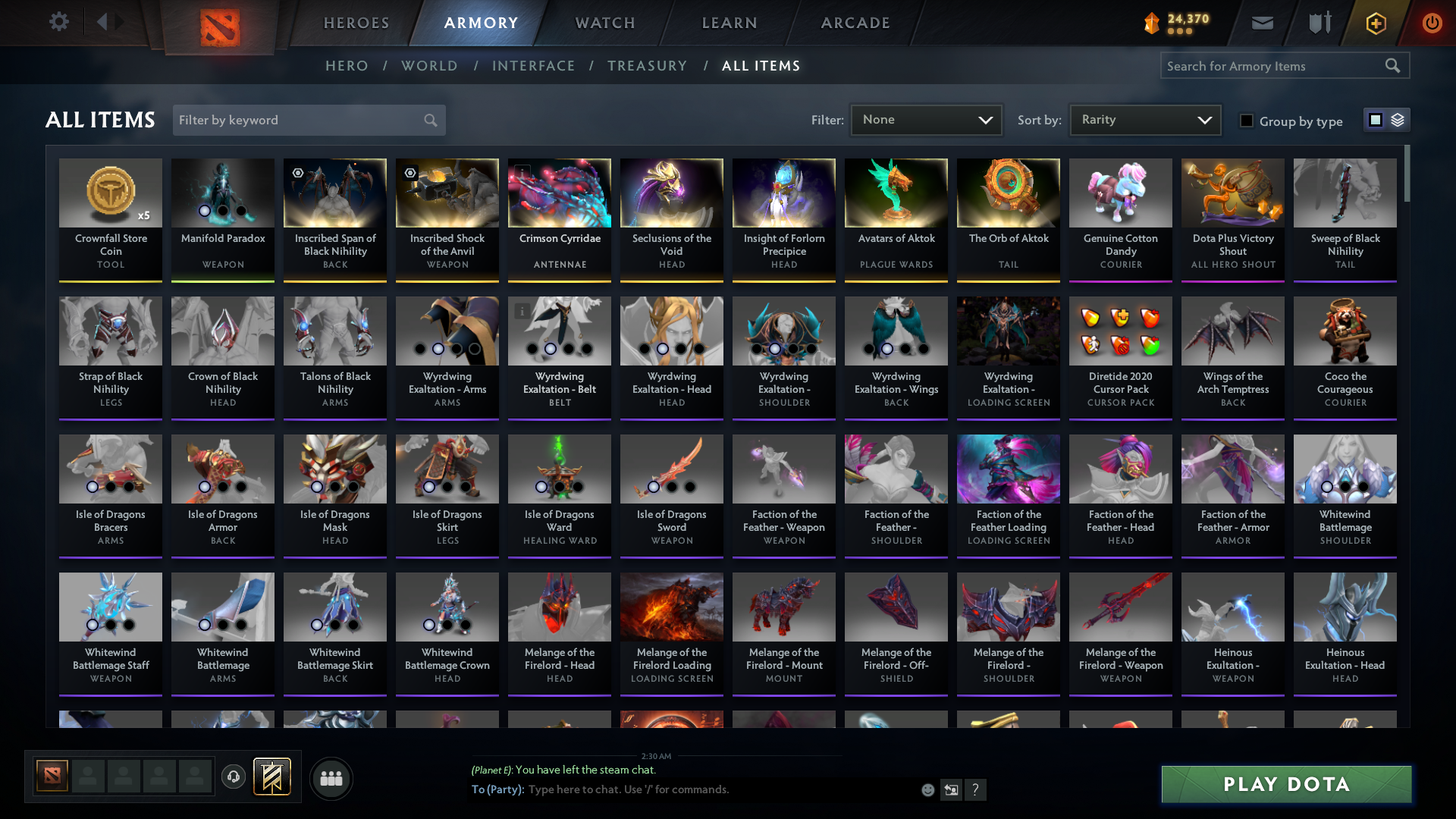Image resolution: width=1456 pixels, height=819 pixels.
Task: Click the emoji smiley in the chat bar
Action: coord(927,789)
